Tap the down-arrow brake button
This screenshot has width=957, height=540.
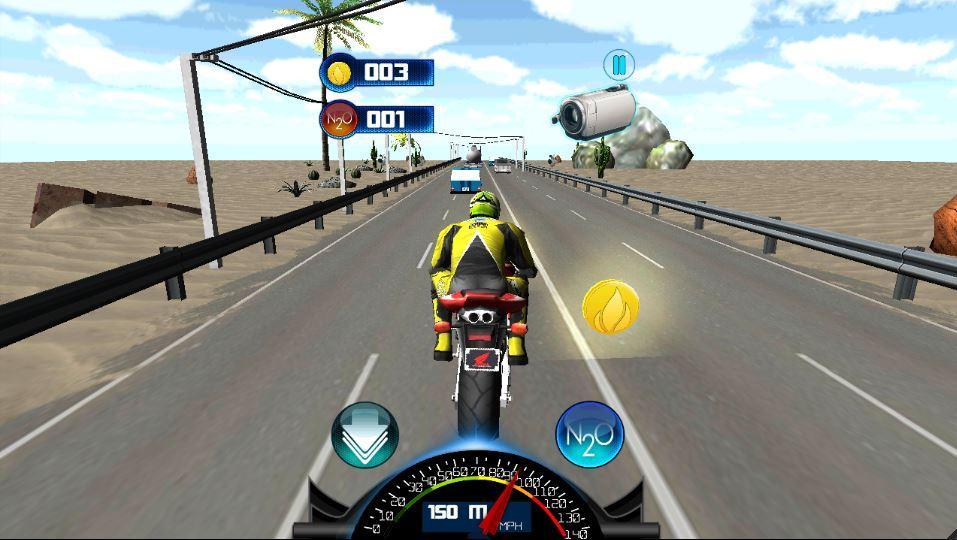point(365,435)
